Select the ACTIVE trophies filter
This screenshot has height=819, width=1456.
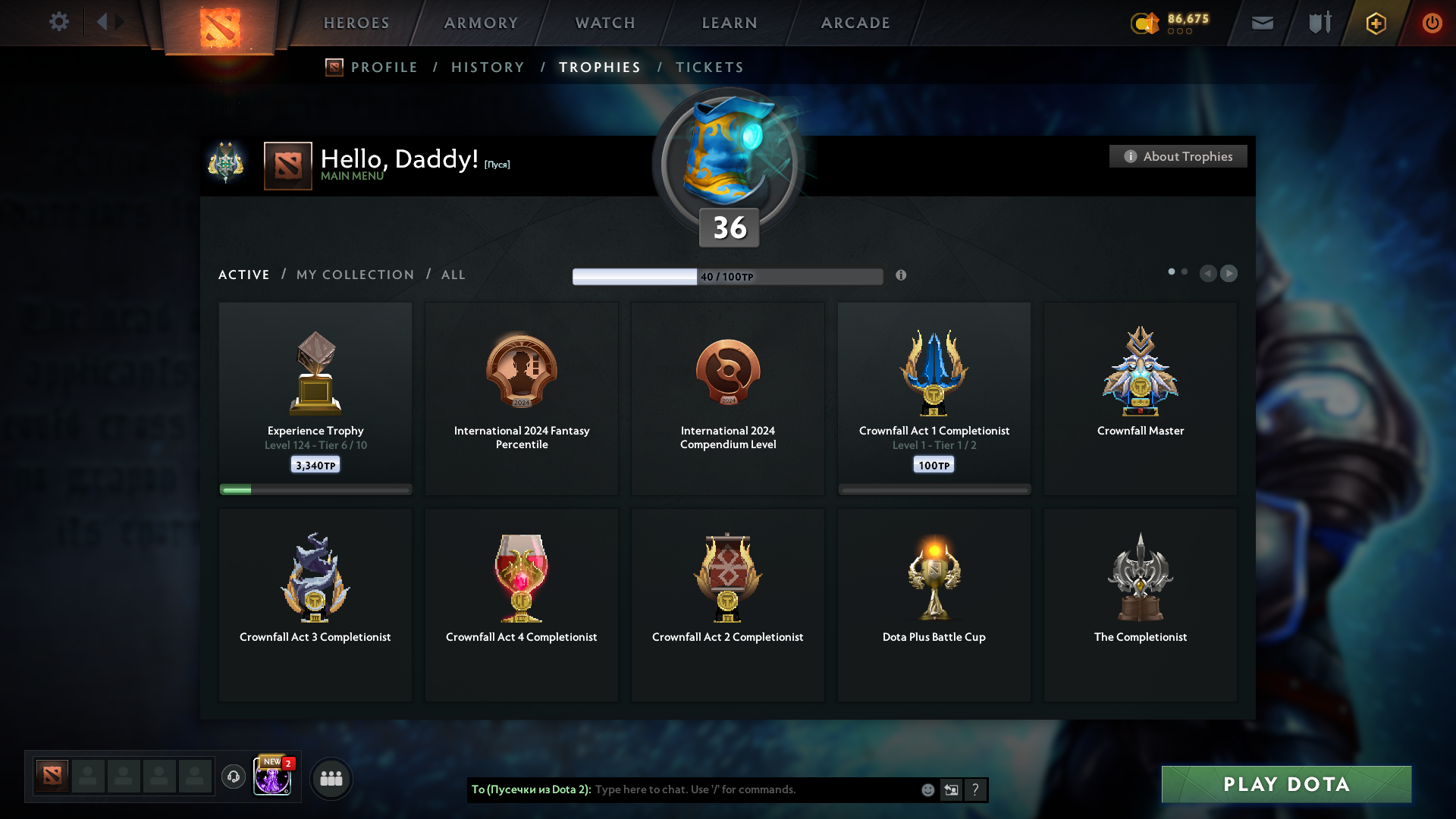[243, 275]
